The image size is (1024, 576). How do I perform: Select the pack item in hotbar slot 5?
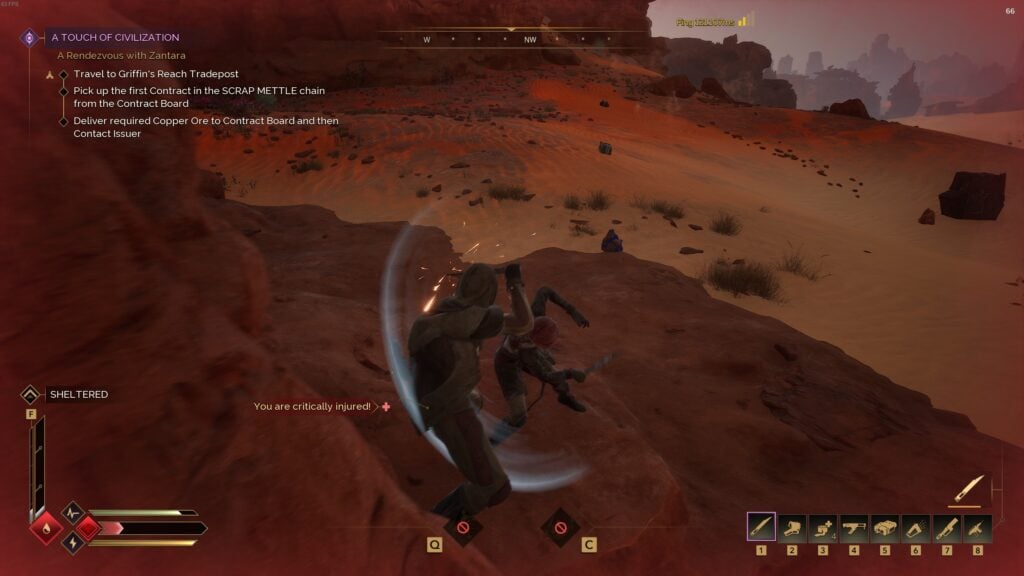[885, 527]
